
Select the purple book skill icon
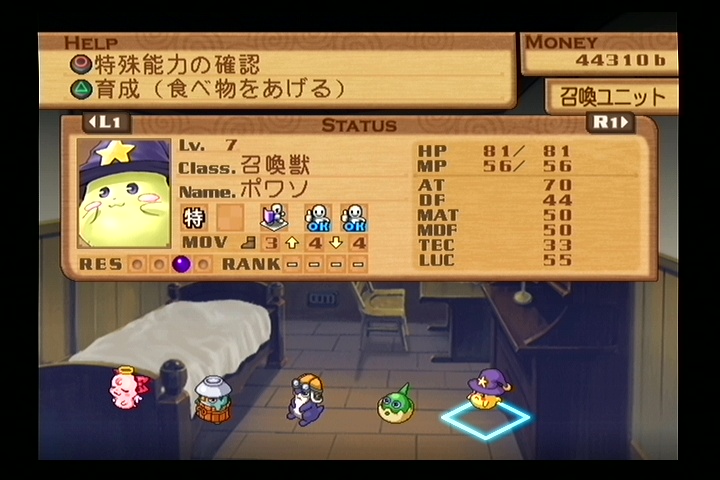[273, 217]
